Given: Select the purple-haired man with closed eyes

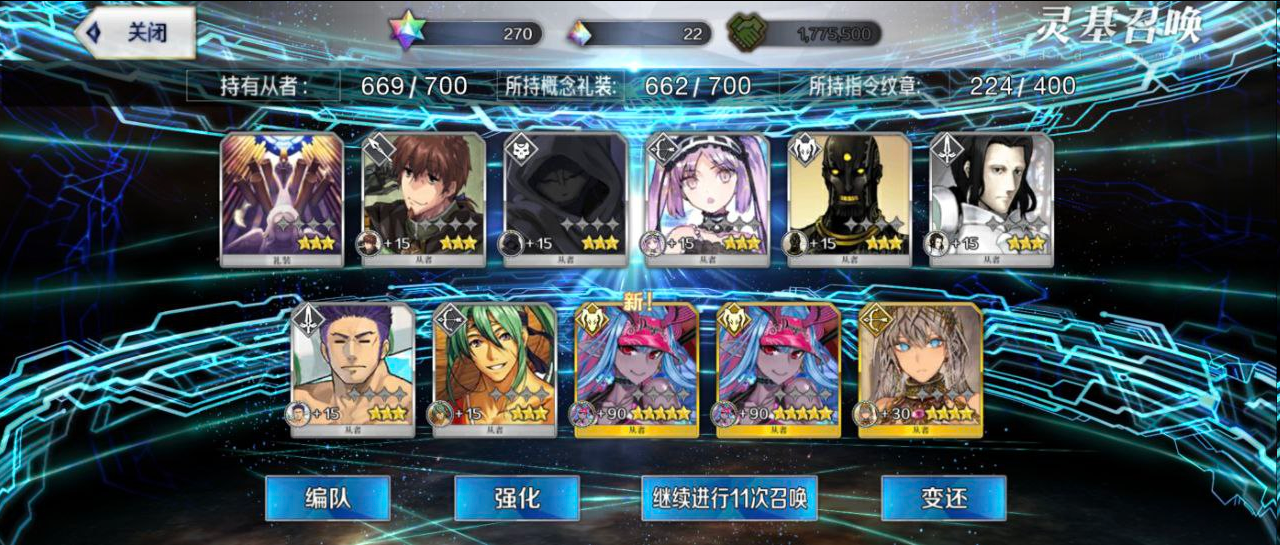Looking at the screenshot, I should point(353,370).
